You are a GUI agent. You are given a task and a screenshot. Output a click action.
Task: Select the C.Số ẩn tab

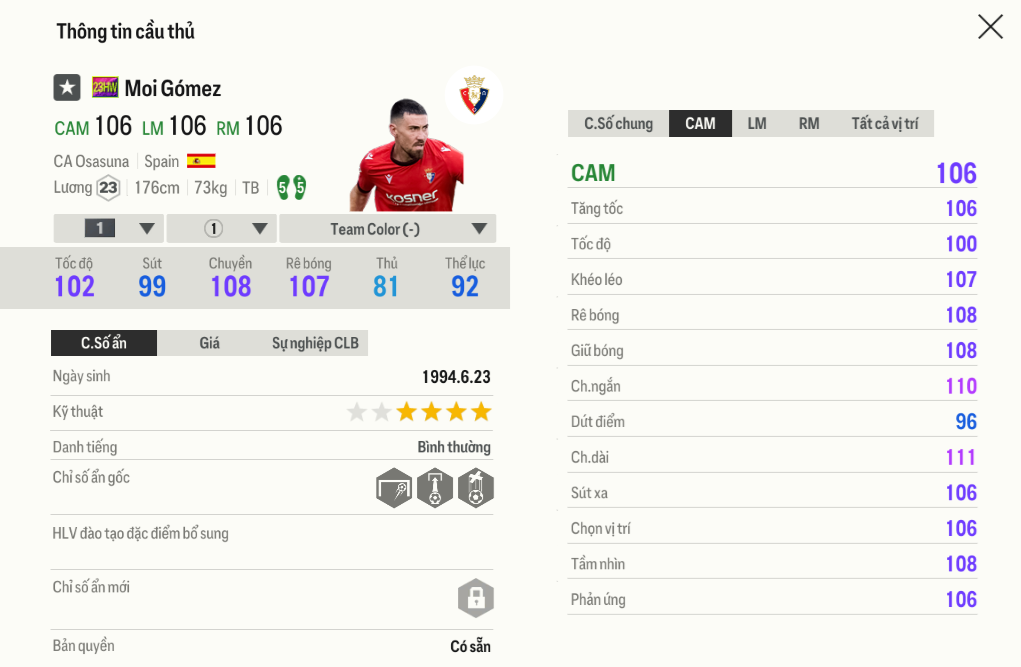coord(104,343)
